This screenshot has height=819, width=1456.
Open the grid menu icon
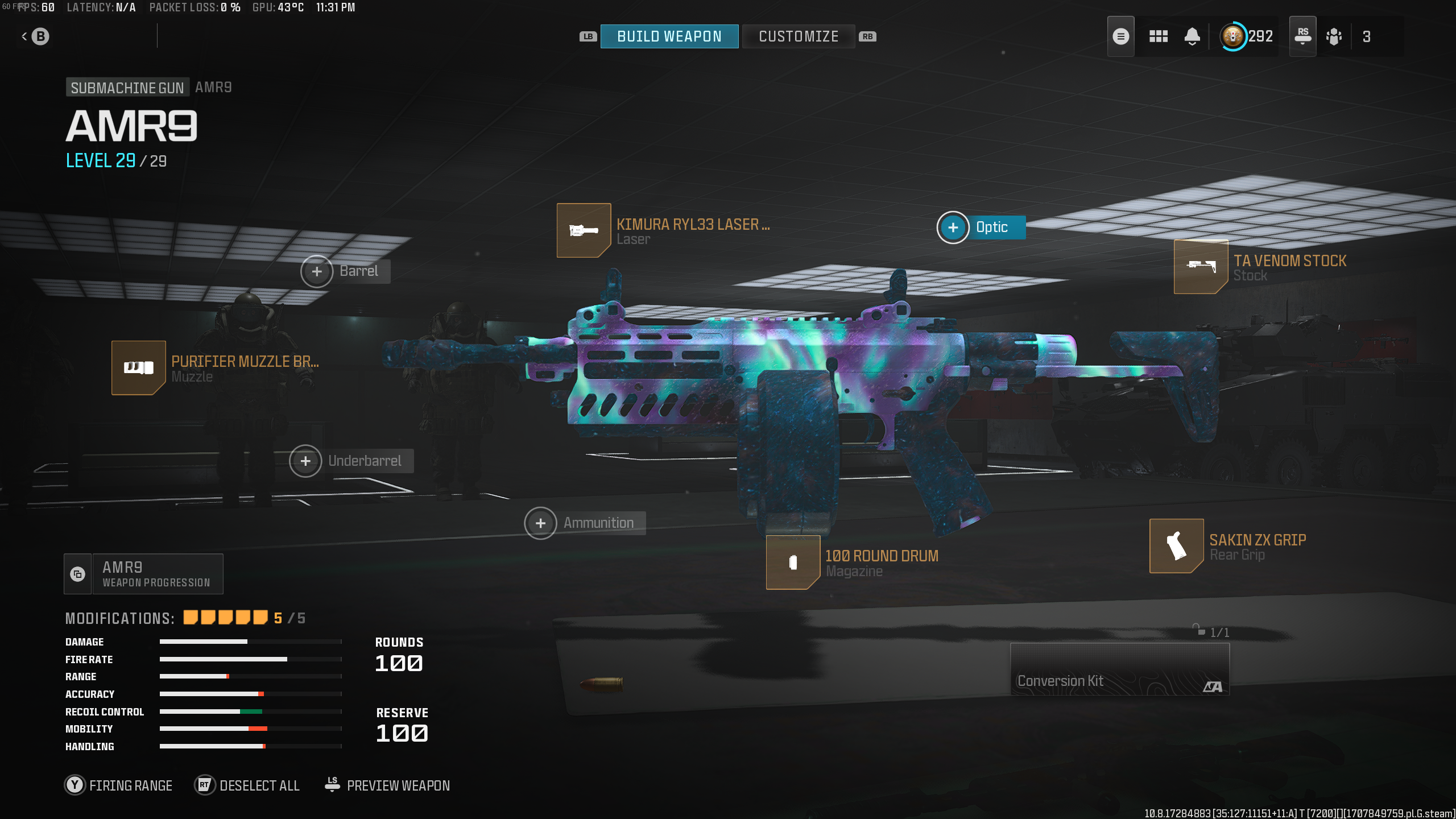1158,36
